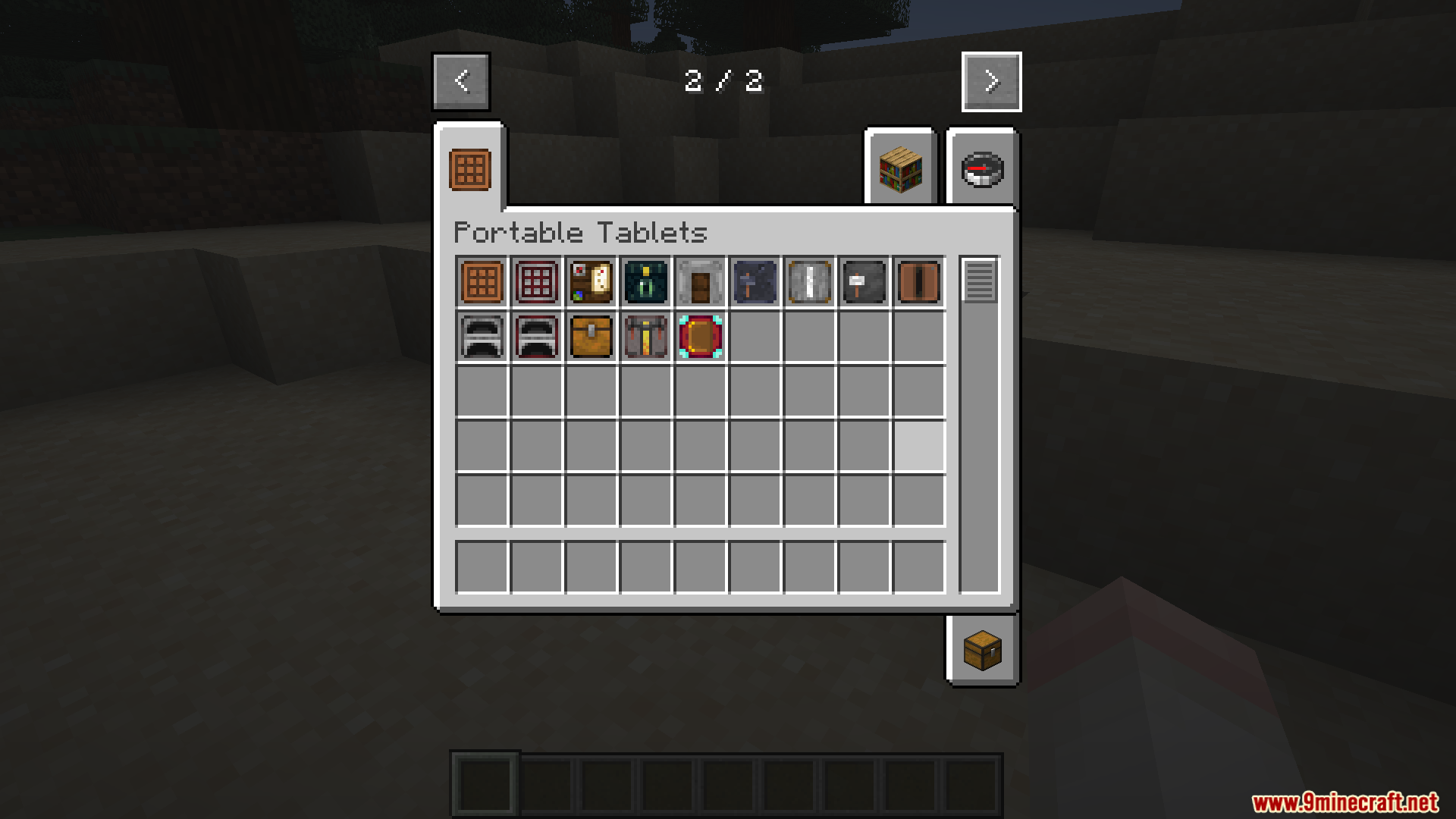Image resolution: width=1456 pixels, height=819 pixels.
Task: Select the grindstone tablet
Action: (699, 282)
